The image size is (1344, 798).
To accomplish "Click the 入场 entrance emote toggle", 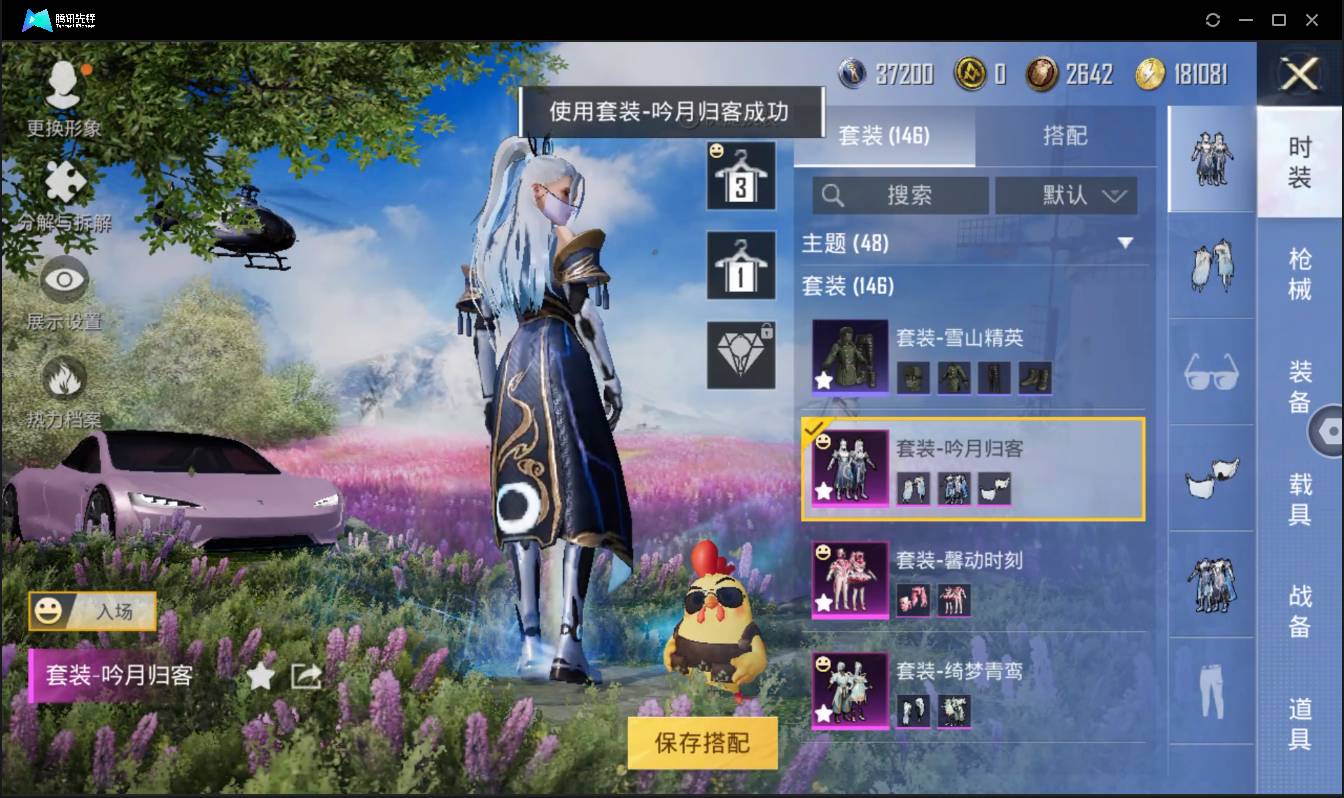I will point(91,611).
